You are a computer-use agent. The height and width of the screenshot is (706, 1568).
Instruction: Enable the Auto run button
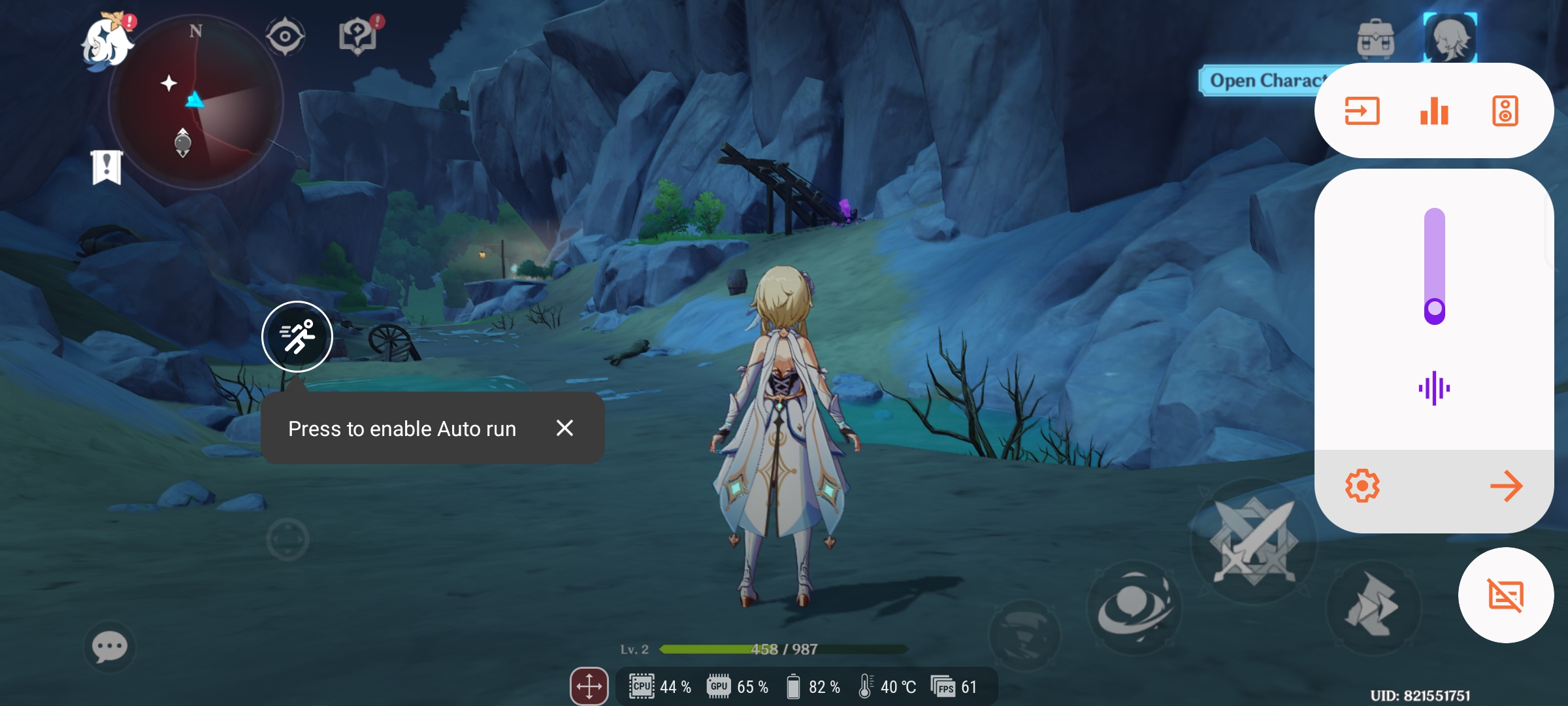297,337
